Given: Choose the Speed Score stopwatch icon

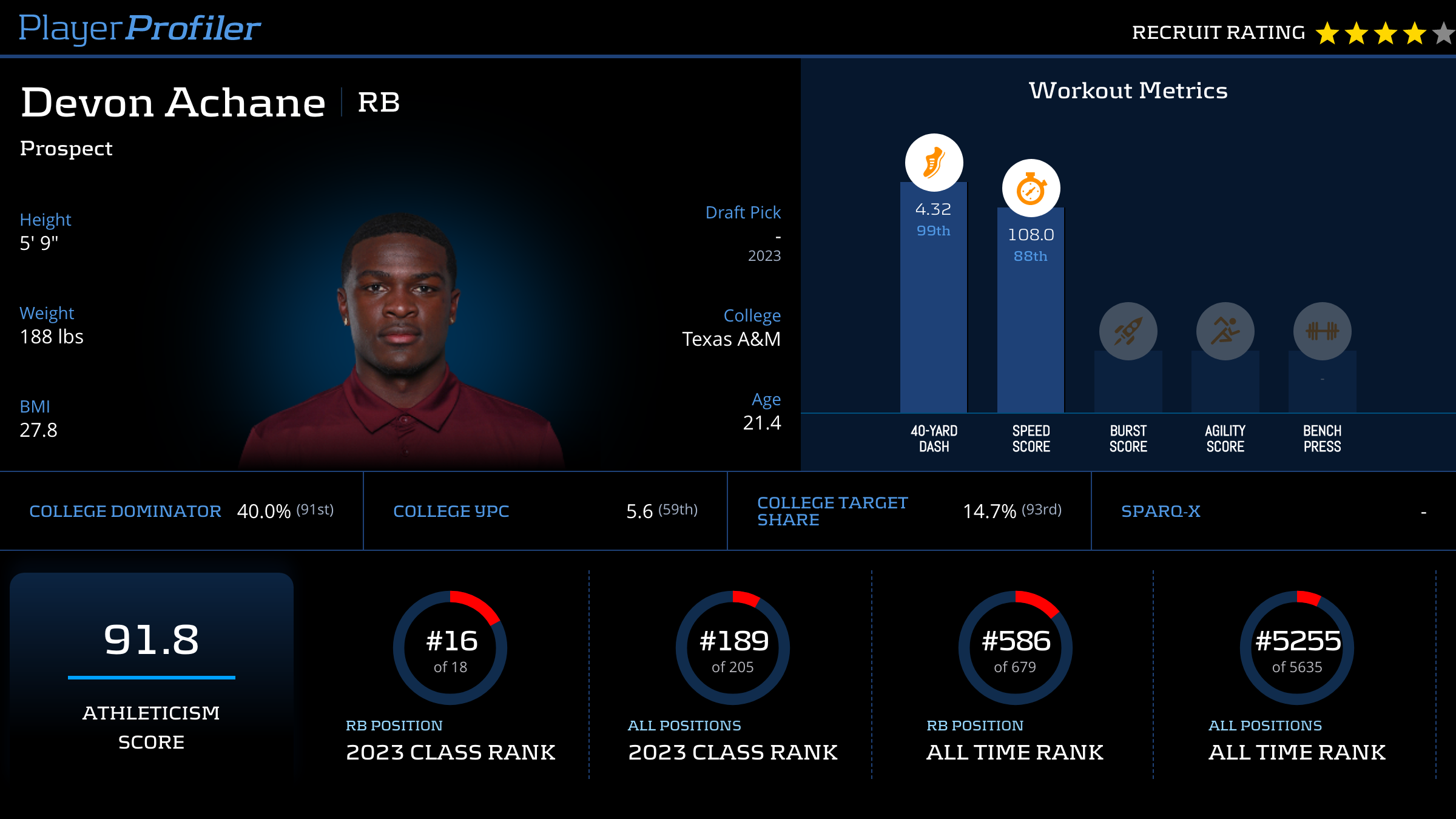Looking at the screenshot, I should 1031,189.
